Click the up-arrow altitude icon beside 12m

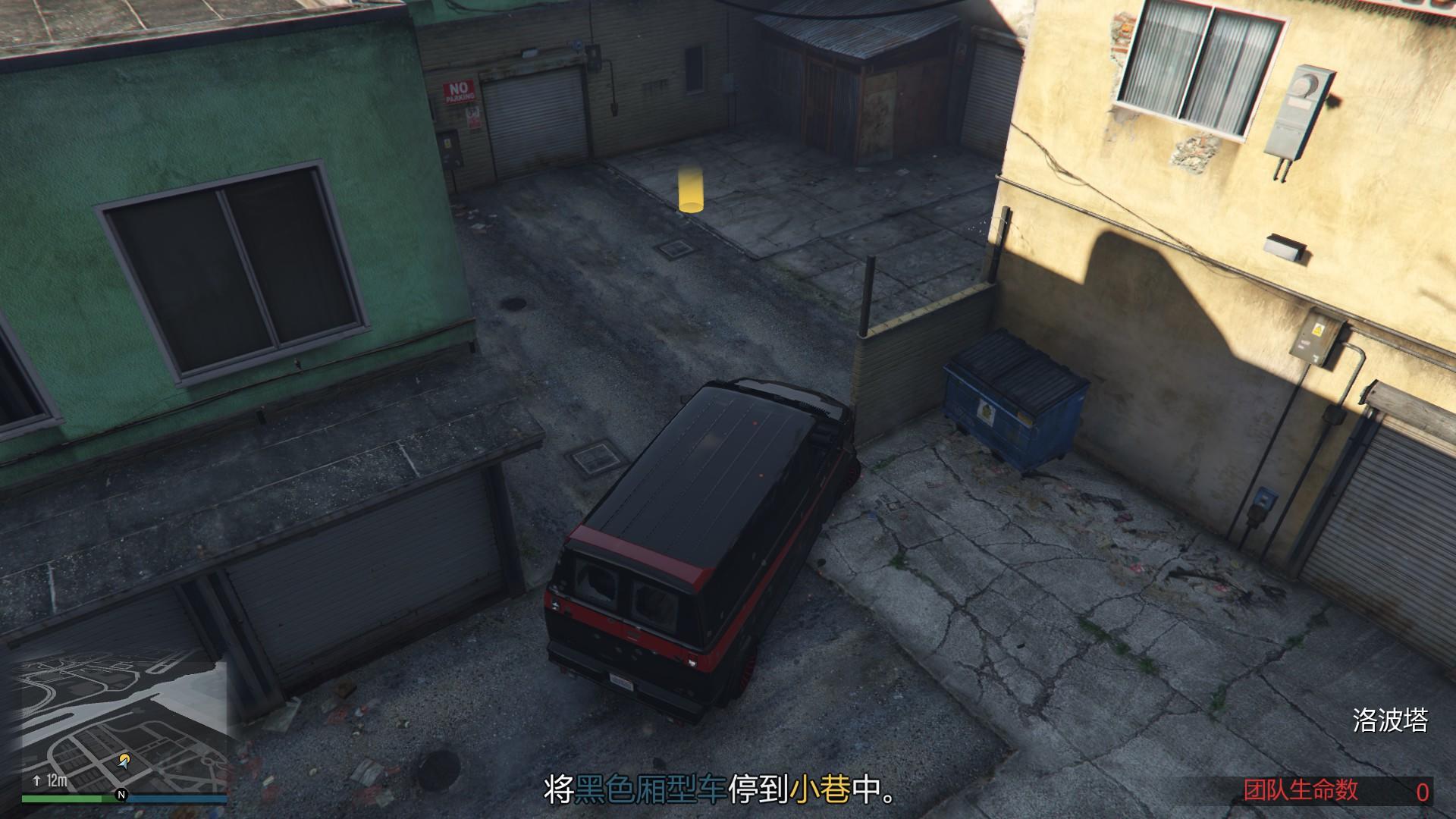(36, 780)
